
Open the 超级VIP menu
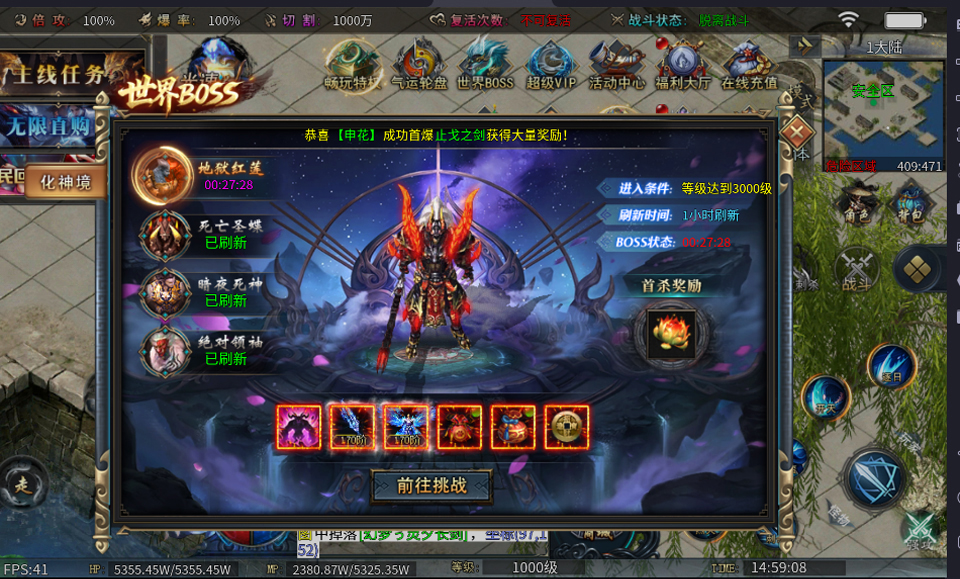tap(551, 65)
